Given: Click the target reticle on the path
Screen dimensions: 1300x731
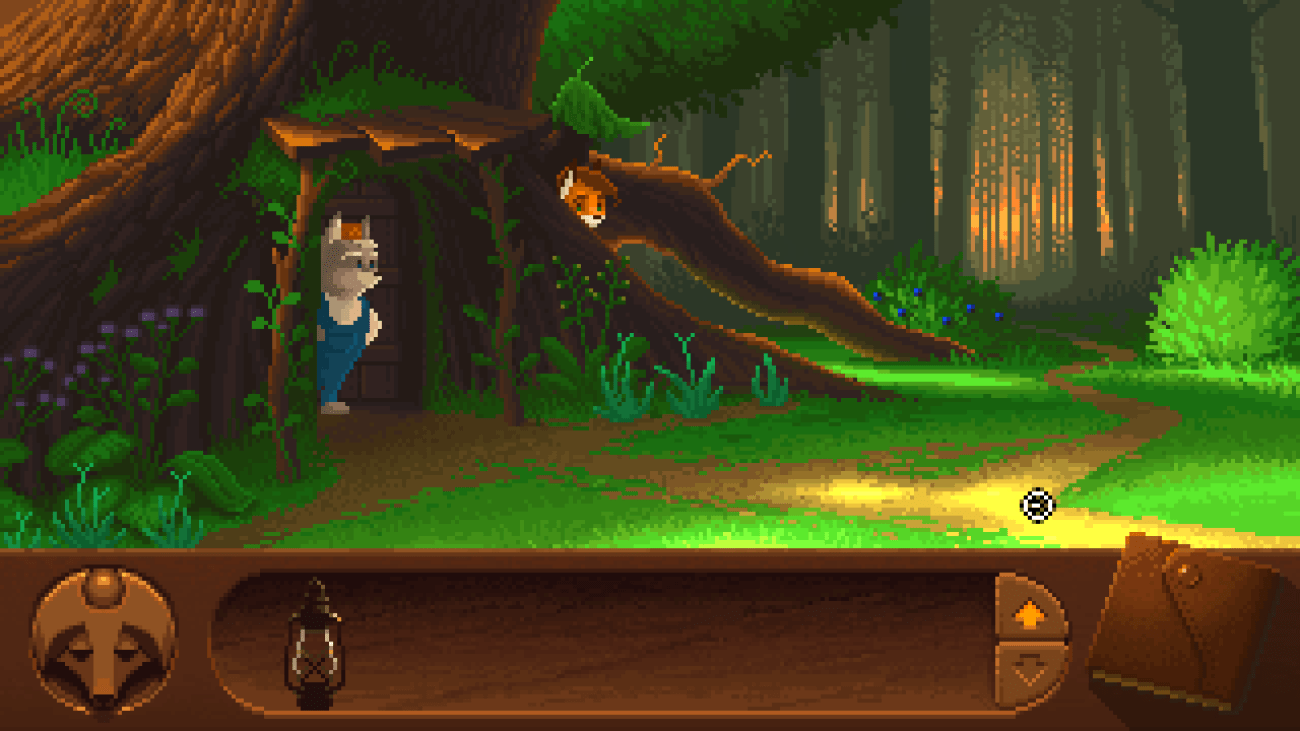Looking at the screenshot, I should 1039,506.
